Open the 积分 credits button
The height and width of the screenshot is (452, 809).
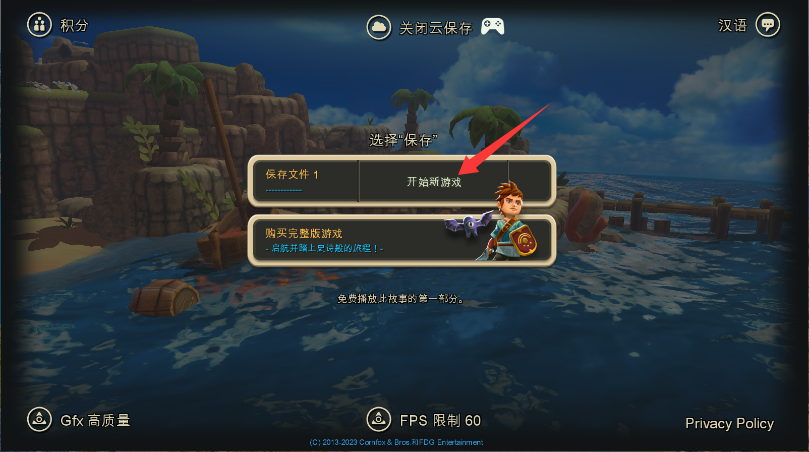point(57,25)
